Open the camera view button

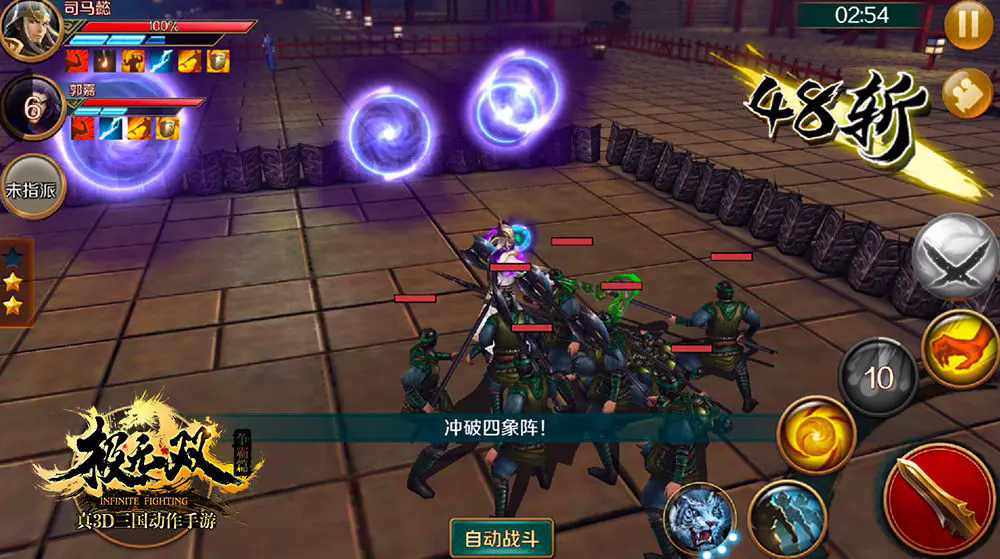point(966,93)
